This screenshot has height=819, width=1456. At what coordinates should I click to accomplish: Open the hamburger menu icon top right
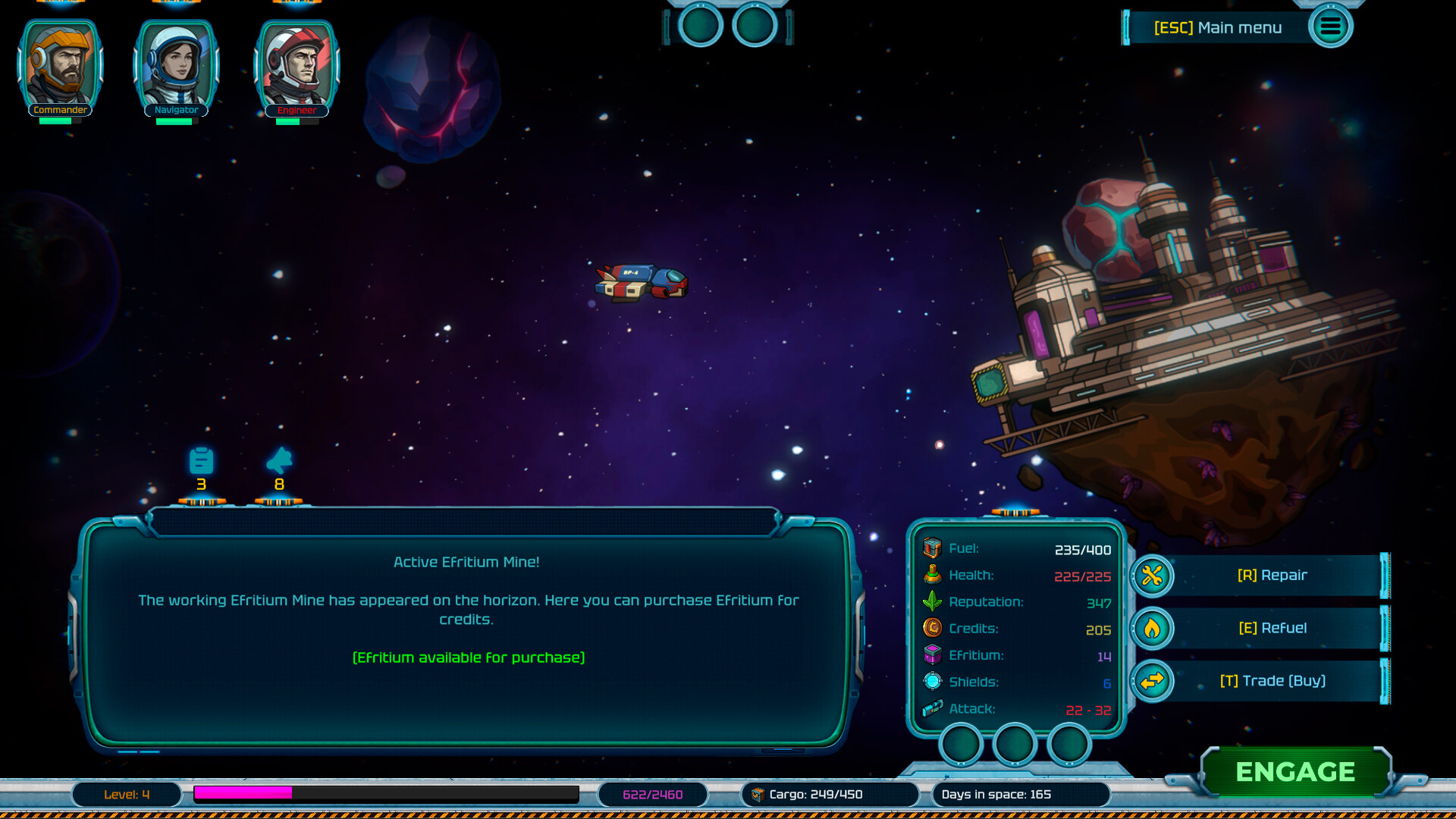(x=1331, y=26)
